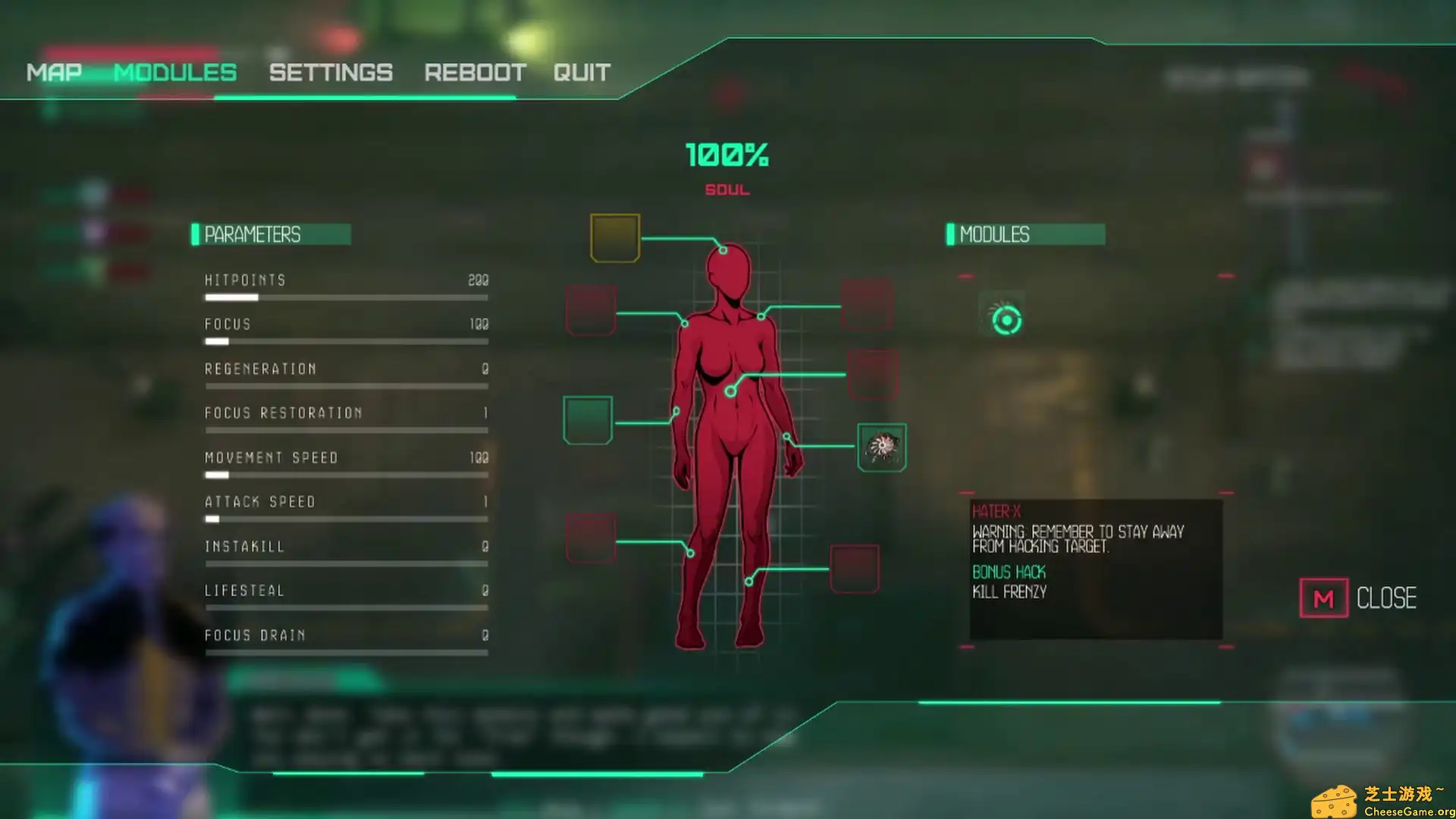Open the SETTINGS tab
This screenshot has width=1456, height=819.
point(331,73)
